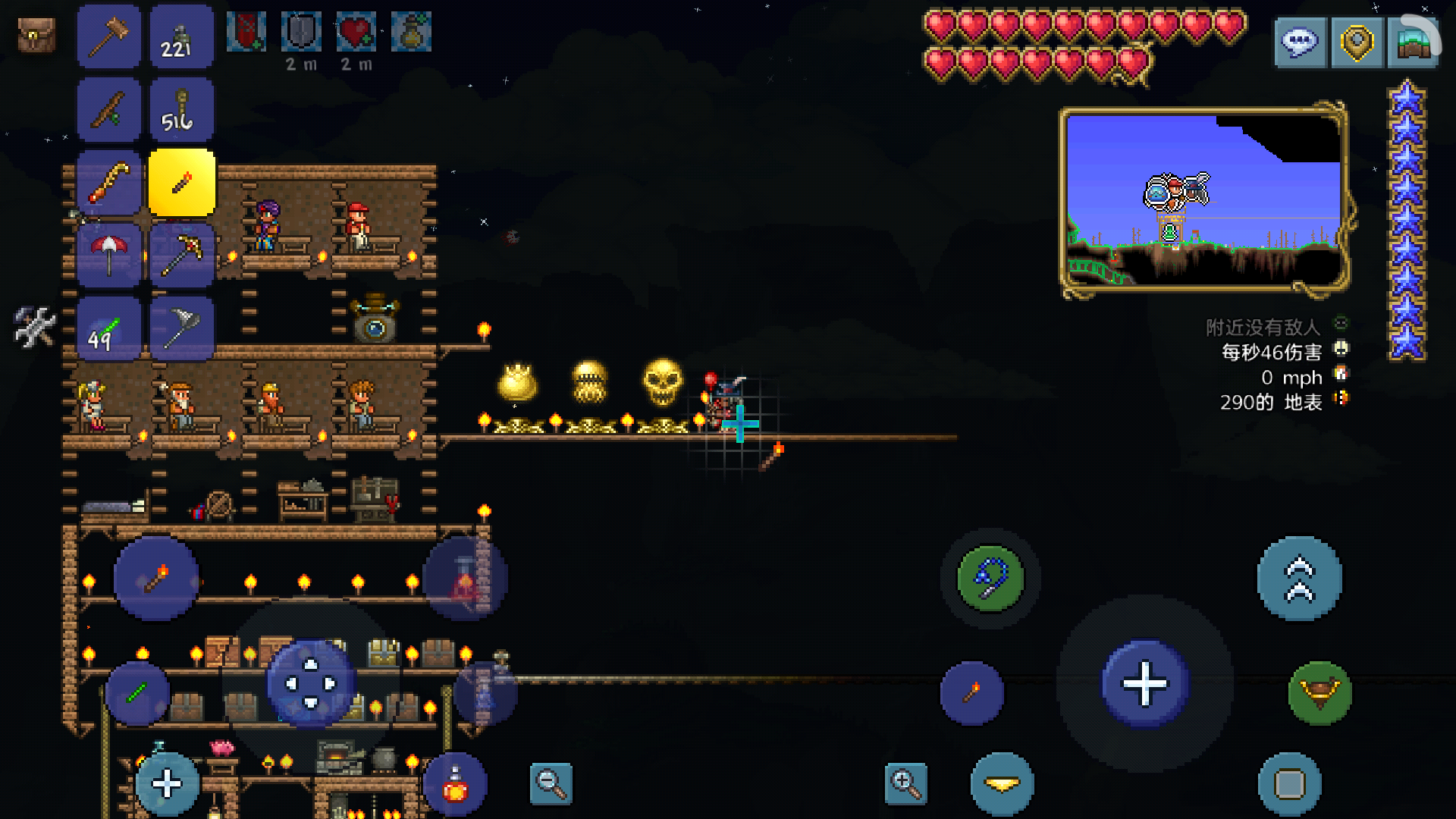Open the chat speech bubble button
This screenshot has height=819, width=1456.
[x=1300, y=42]
